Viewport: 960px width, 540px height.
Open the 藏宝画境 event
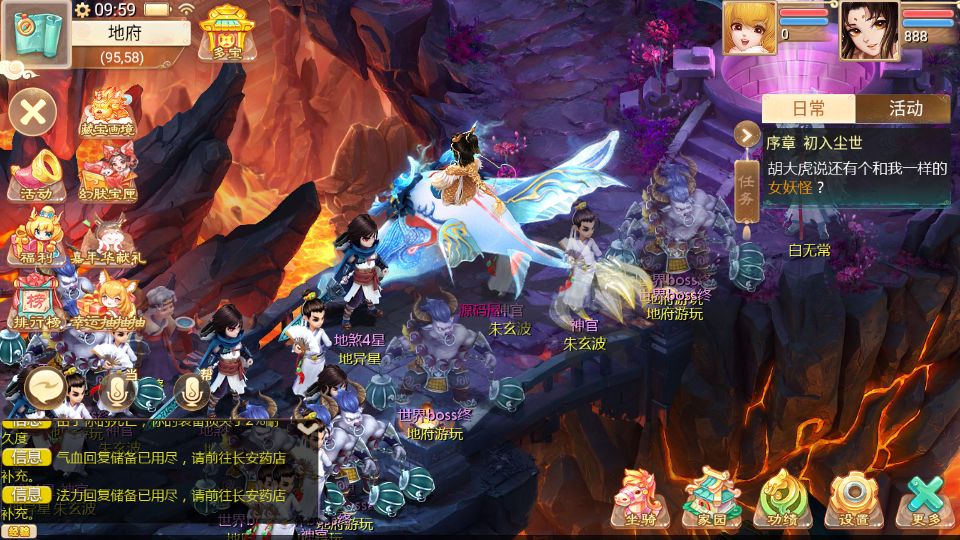coord(106,112)
